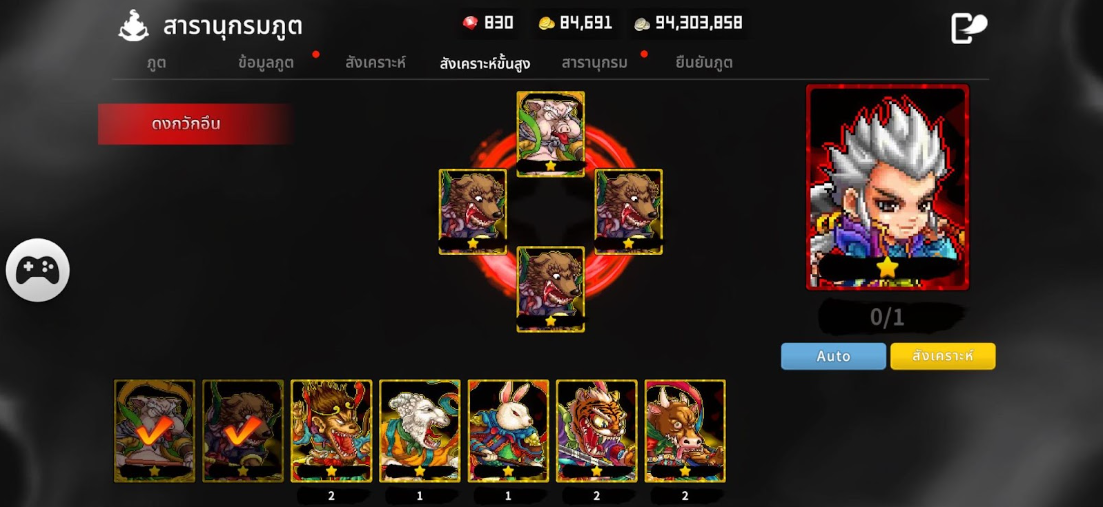Screen dimensions: 1103x507
Task: Click the blue Auto button
Action: click(x=833, y=356)
